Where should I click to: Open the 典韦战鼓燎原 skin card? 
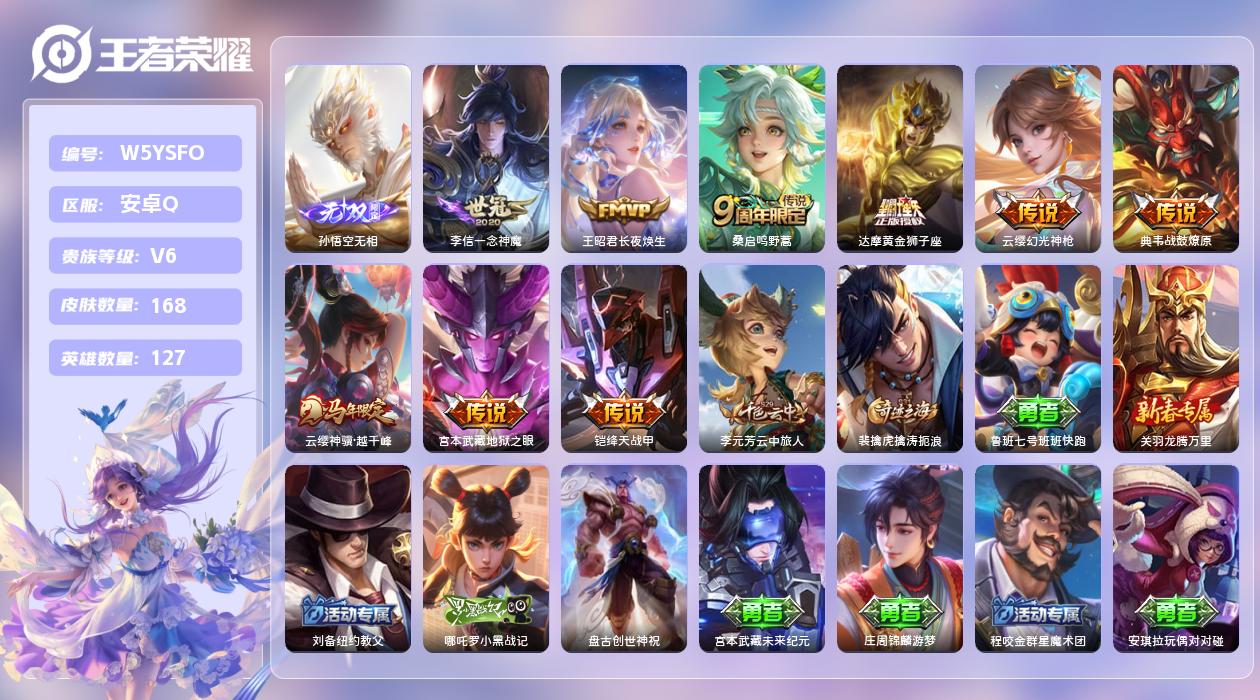(x=1175, y=158)
